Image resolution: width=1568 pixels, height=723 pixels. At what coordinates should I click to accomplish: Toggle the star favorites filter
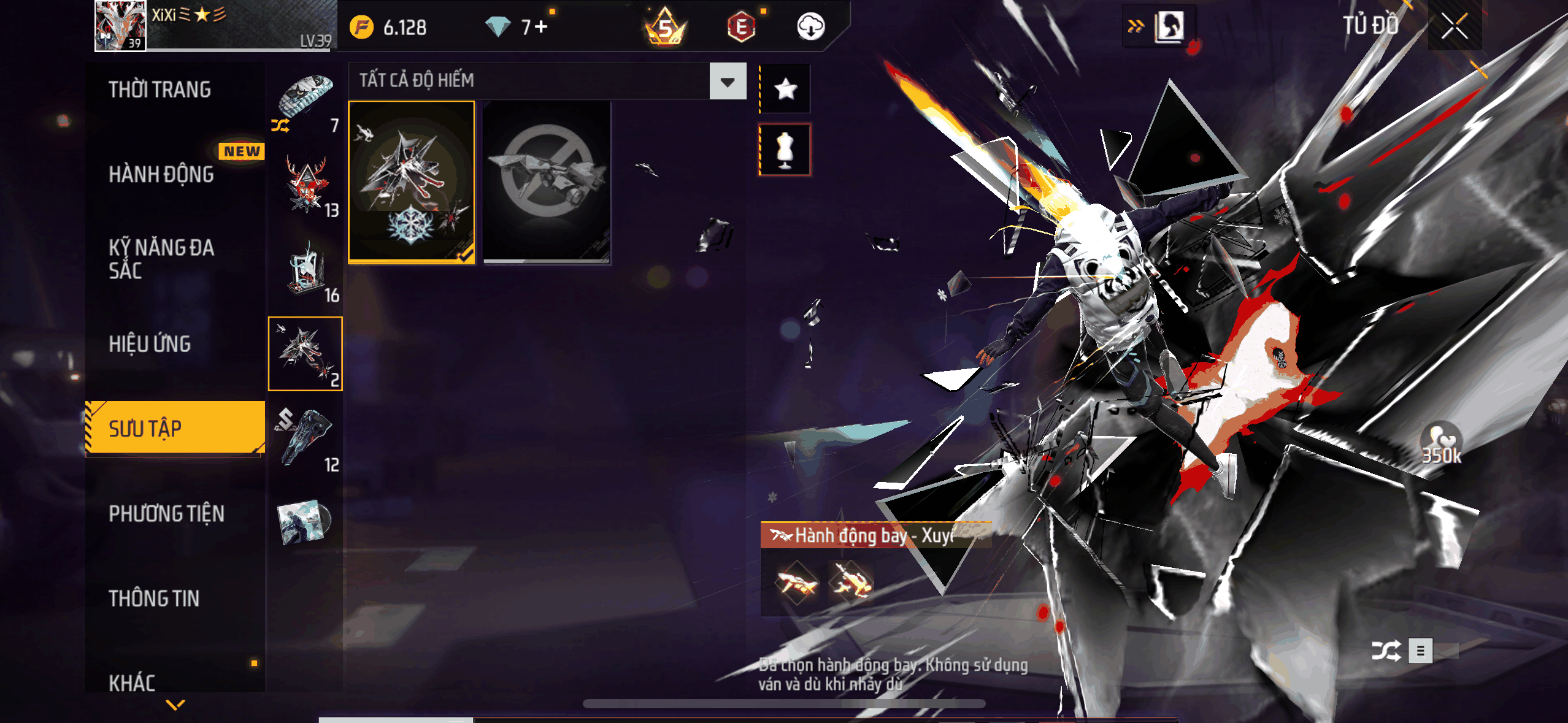(x=785, y=89)
